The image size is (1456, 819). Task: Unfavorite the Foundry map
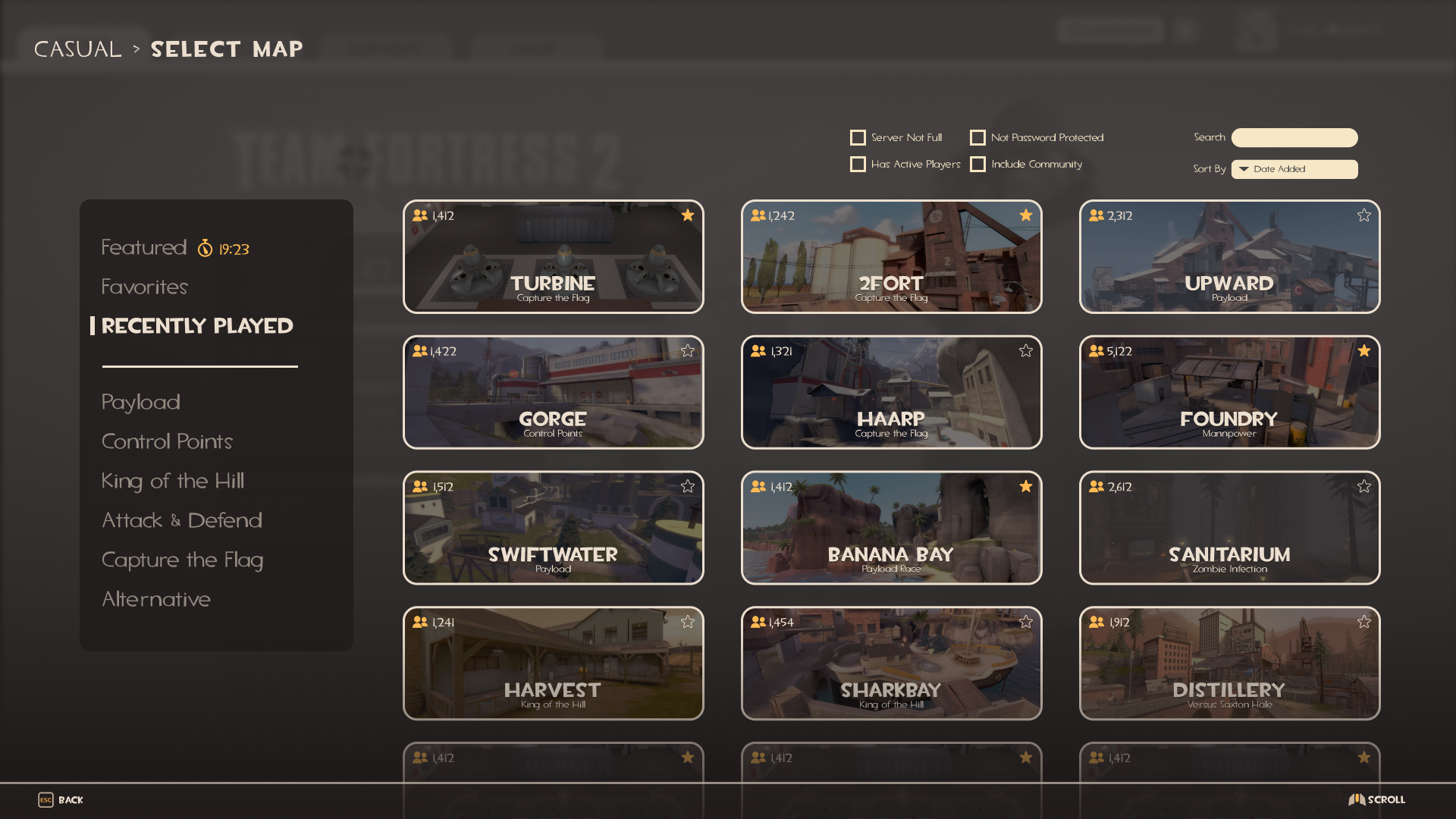pyautogui.click(x=1363, y=350)
